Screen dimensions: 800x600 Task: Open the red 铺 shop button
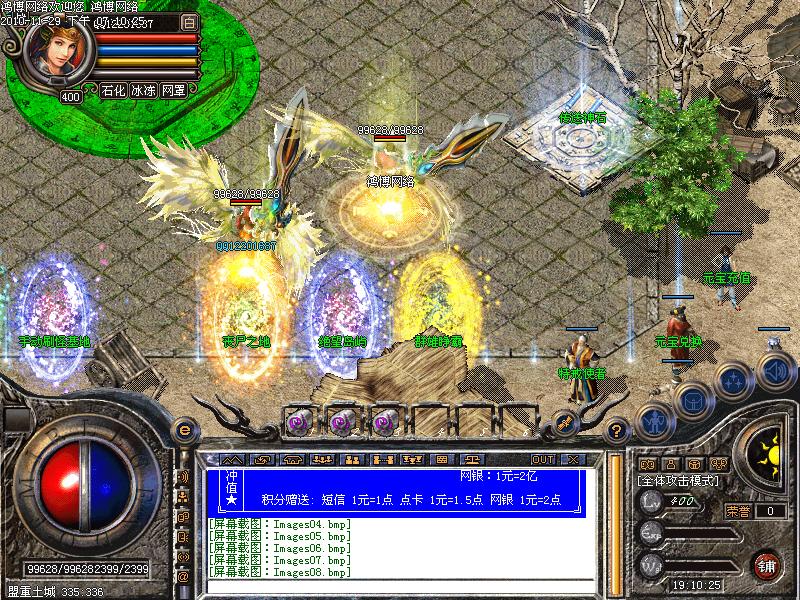(768, 565)
